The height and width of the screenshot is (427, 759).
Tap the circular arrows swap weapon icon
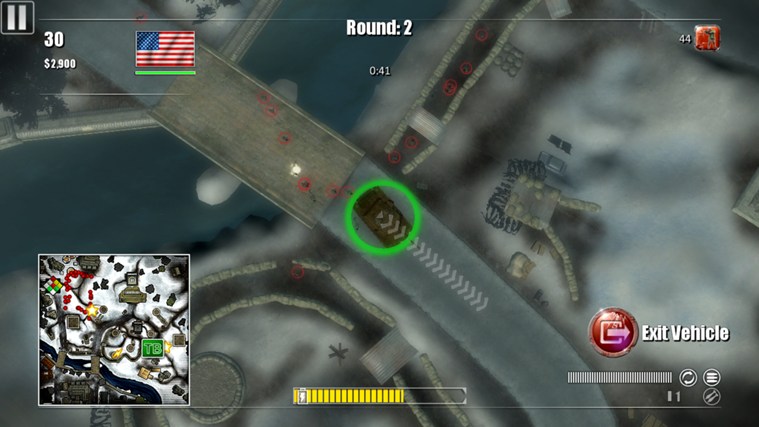point(688,377)
